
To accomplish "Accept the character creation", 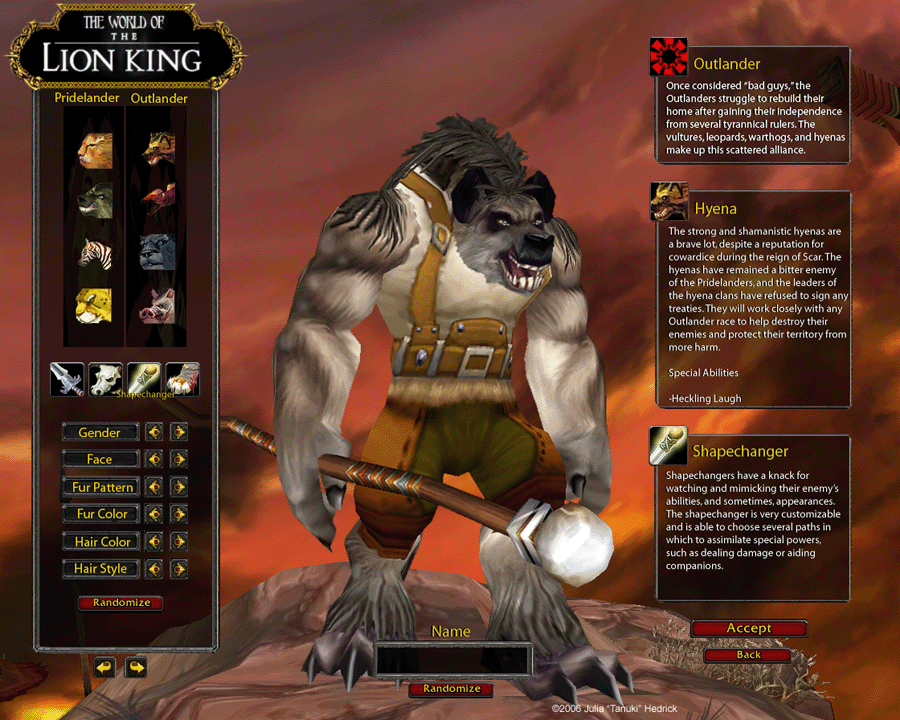I will [749, 629].
